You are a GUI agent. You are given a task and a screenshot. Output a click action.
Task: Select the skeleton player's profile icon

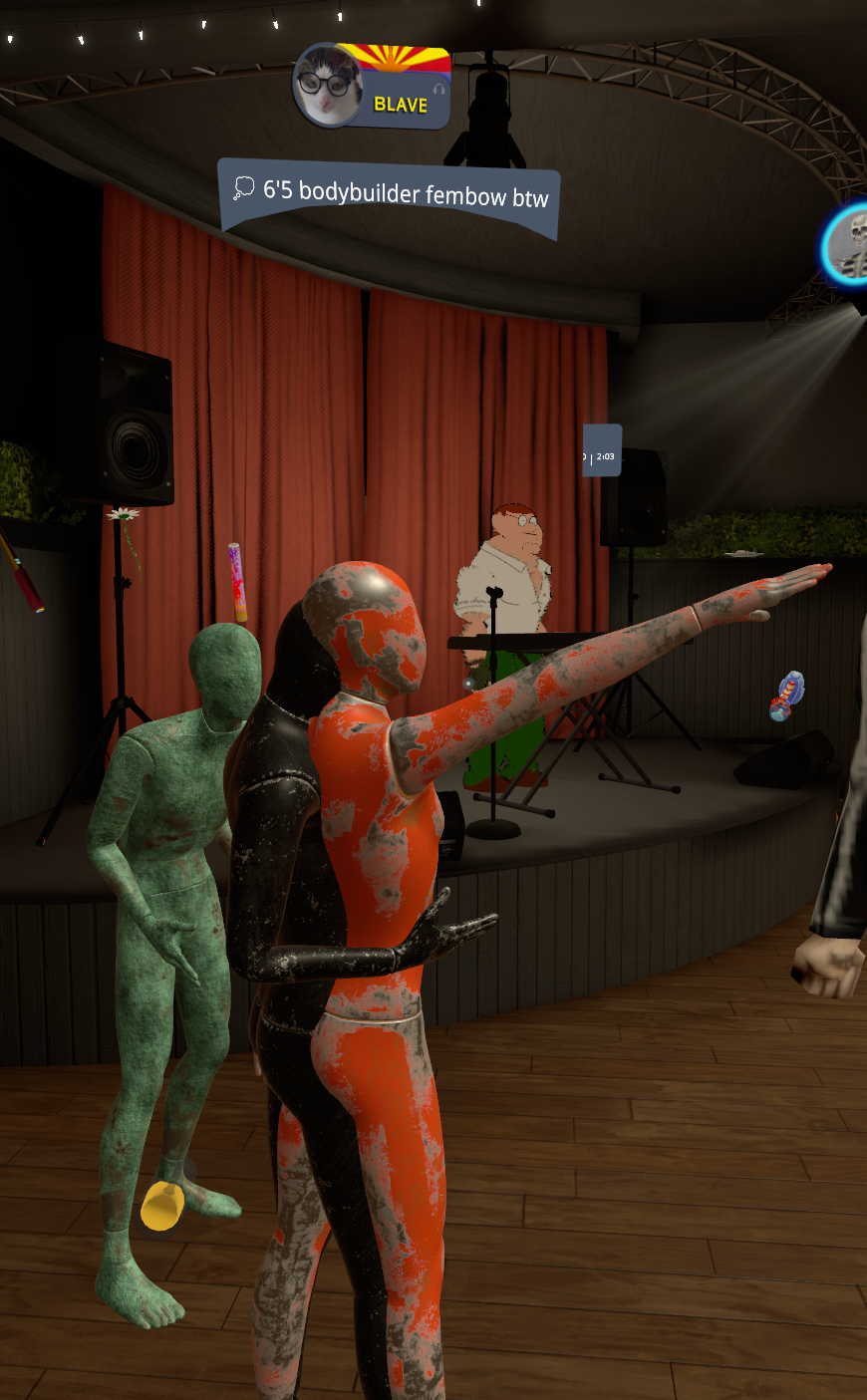[x=850, y=245]
